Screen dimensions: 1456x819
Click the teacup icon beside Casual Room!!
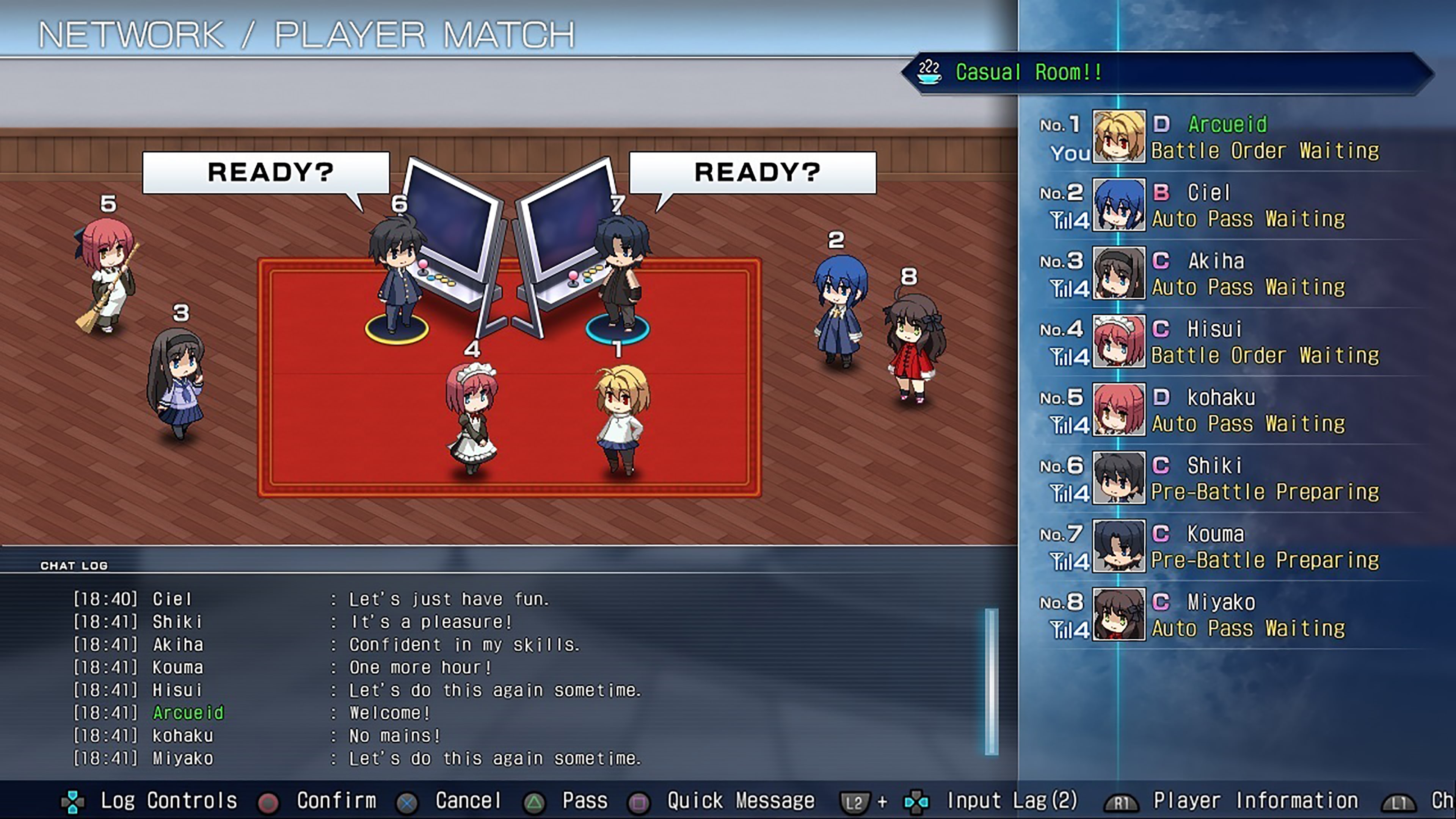[x=929, y=72]
